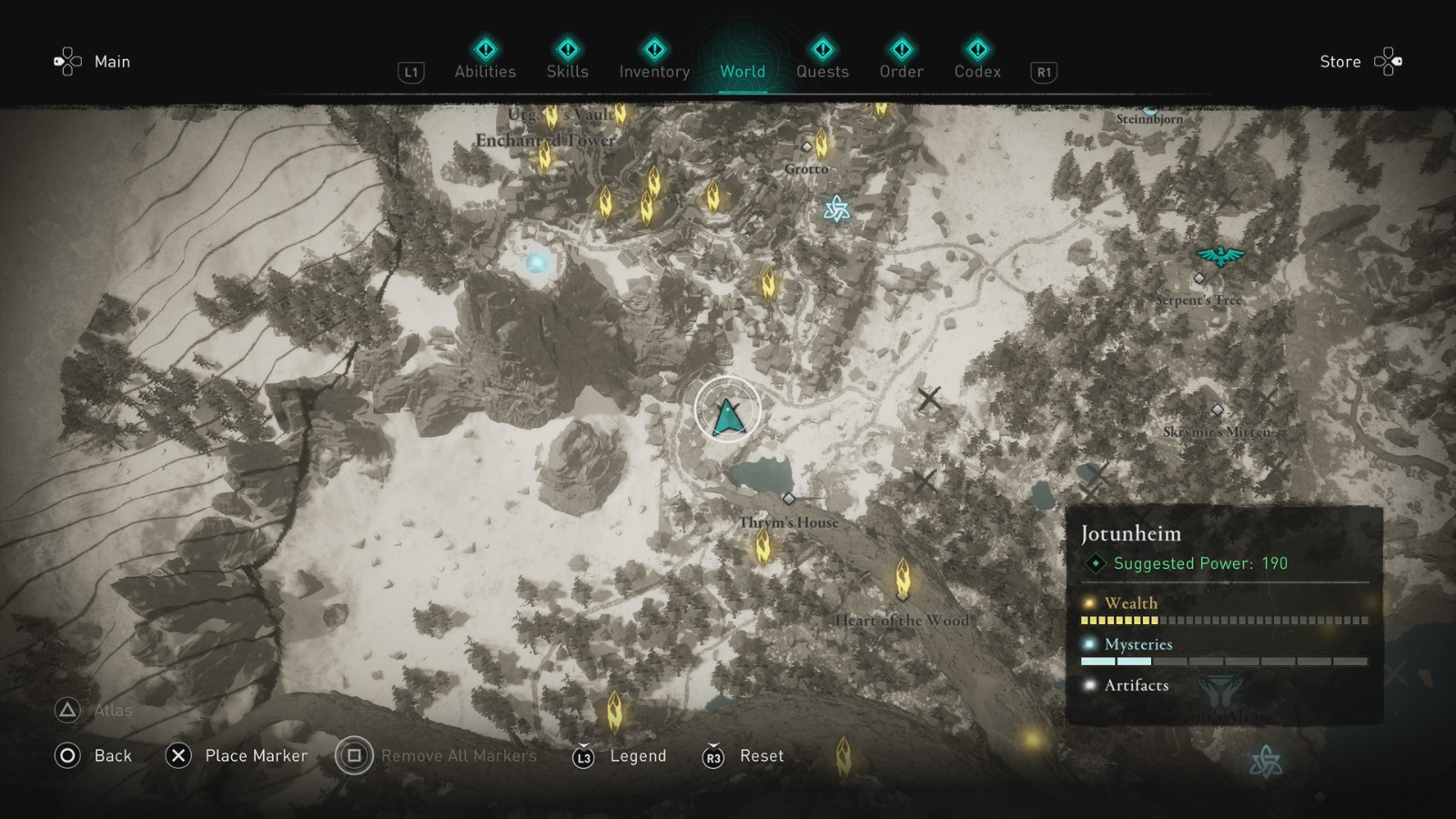Go to the Skills menu
This screenshot has width=1456, height=819.
point(566,71)
